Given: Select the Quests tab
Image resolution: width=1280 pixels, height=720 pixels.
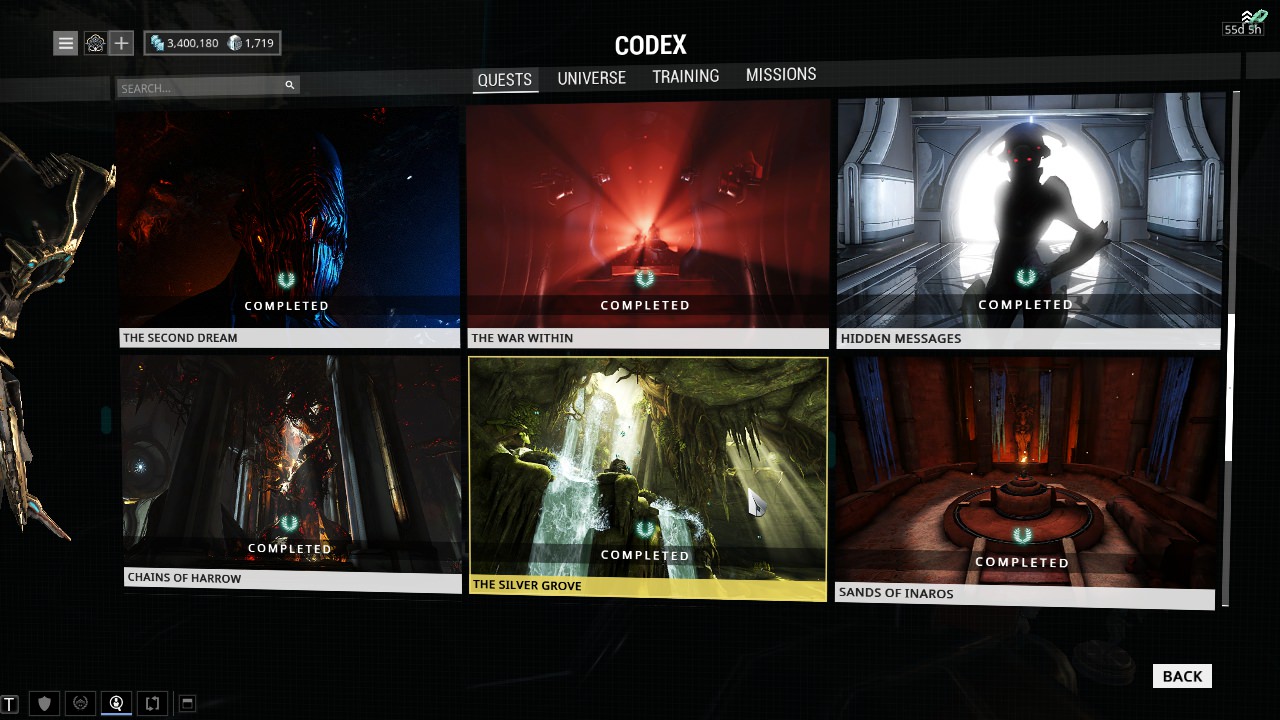Looking at the screenshot, I should [504, 80].
